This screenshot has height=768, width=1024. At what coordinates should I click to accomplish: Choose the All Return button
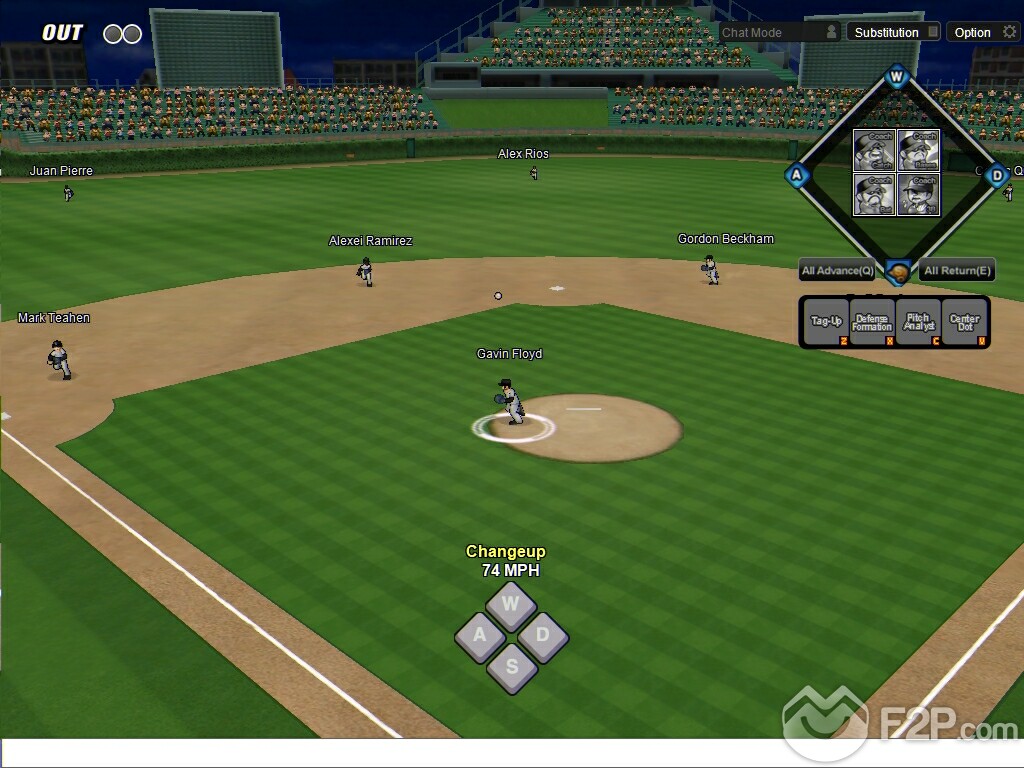click(957, 270)
